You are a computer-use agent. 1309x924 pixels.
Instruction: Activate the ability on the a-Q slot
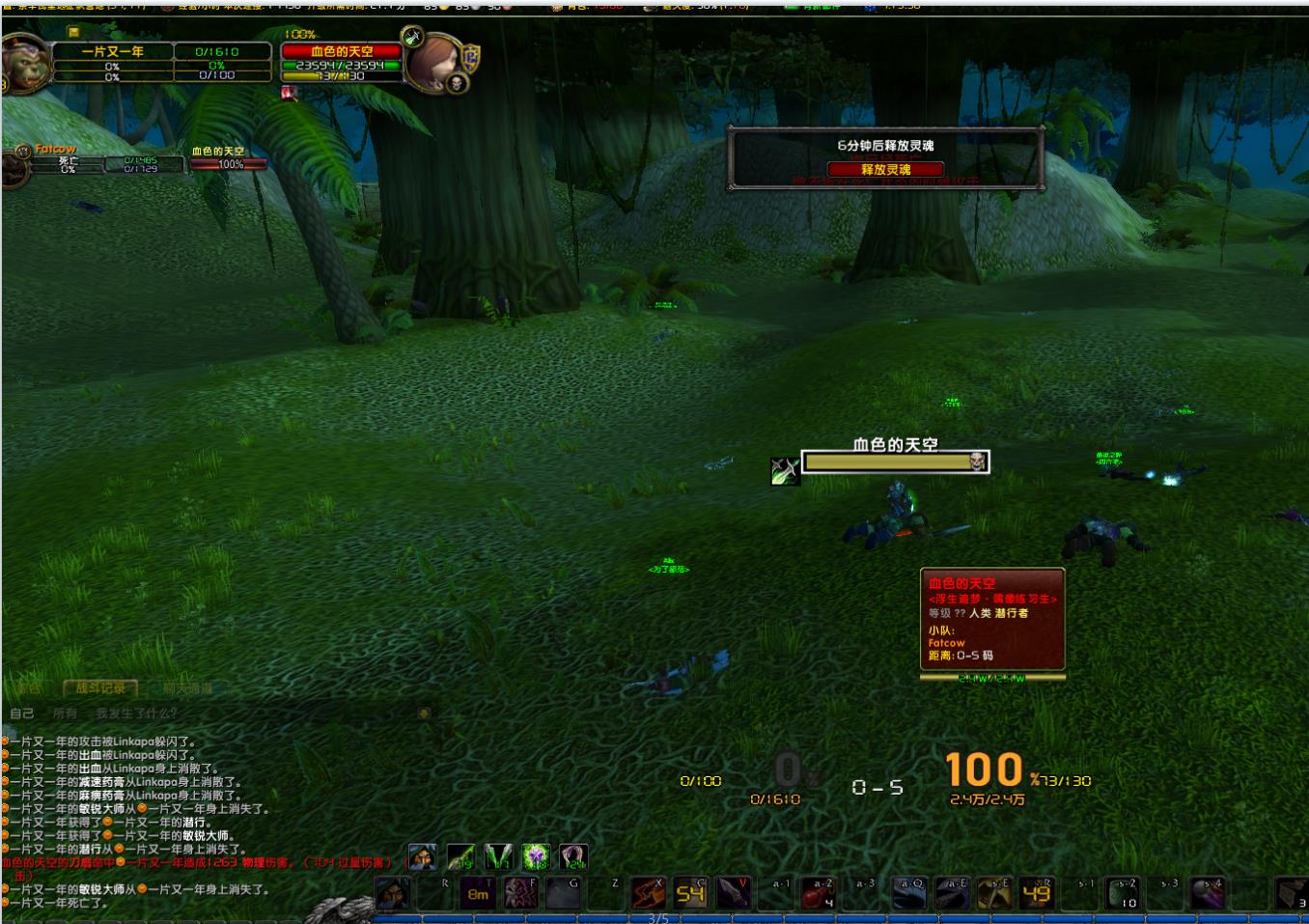click(908, 894)
